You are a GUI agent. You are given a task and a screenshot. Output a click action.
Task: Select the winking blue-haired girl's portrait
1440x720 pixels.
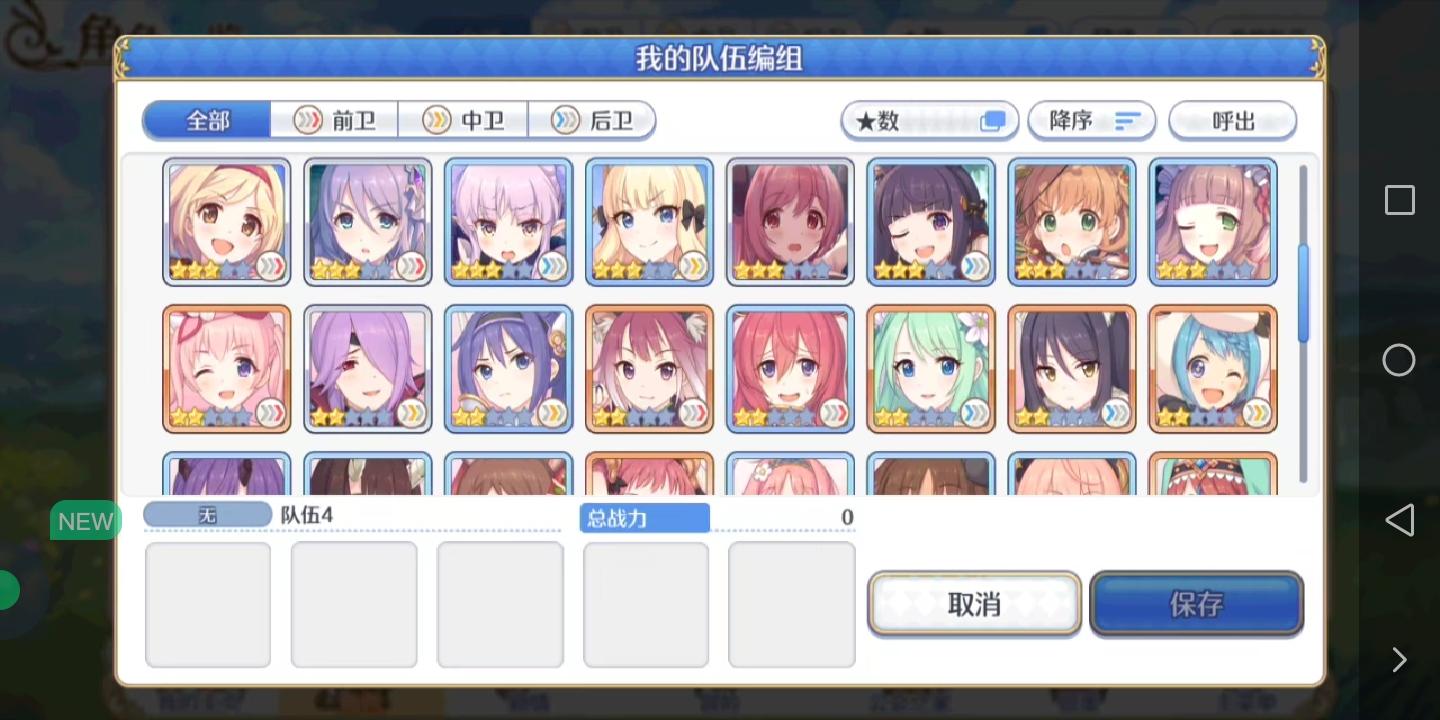tap(1212, 368)
